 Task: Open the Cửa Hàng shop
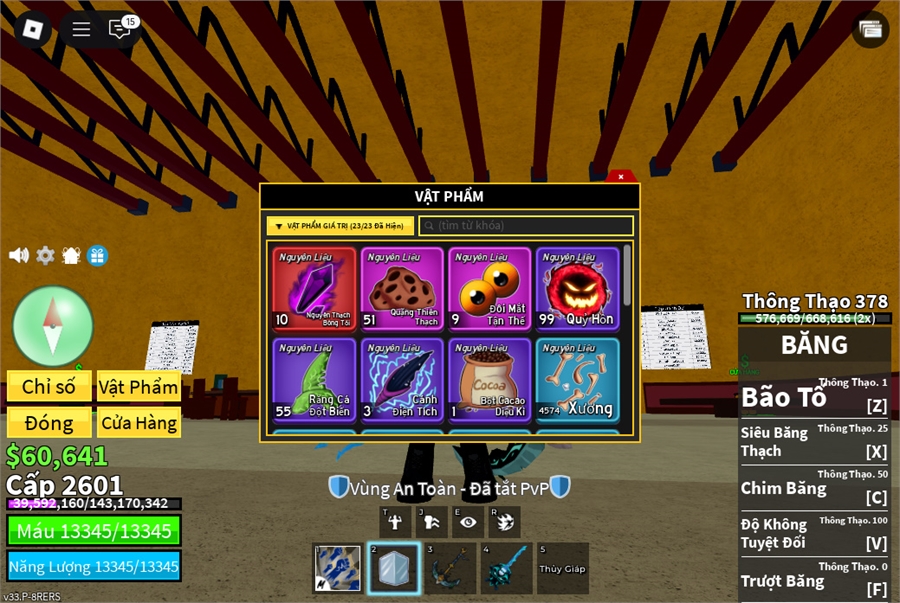[139, 422]
